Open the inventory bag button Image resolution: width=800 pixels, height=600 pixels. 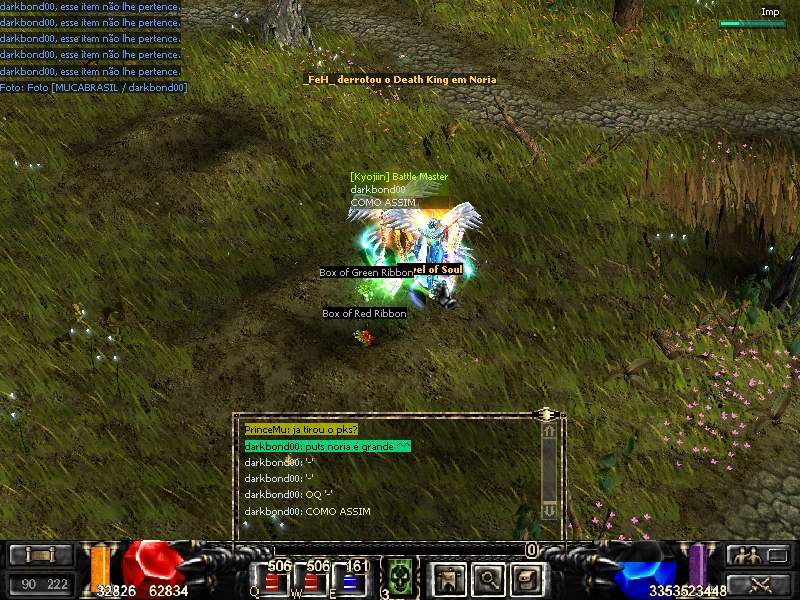(527, 578)
